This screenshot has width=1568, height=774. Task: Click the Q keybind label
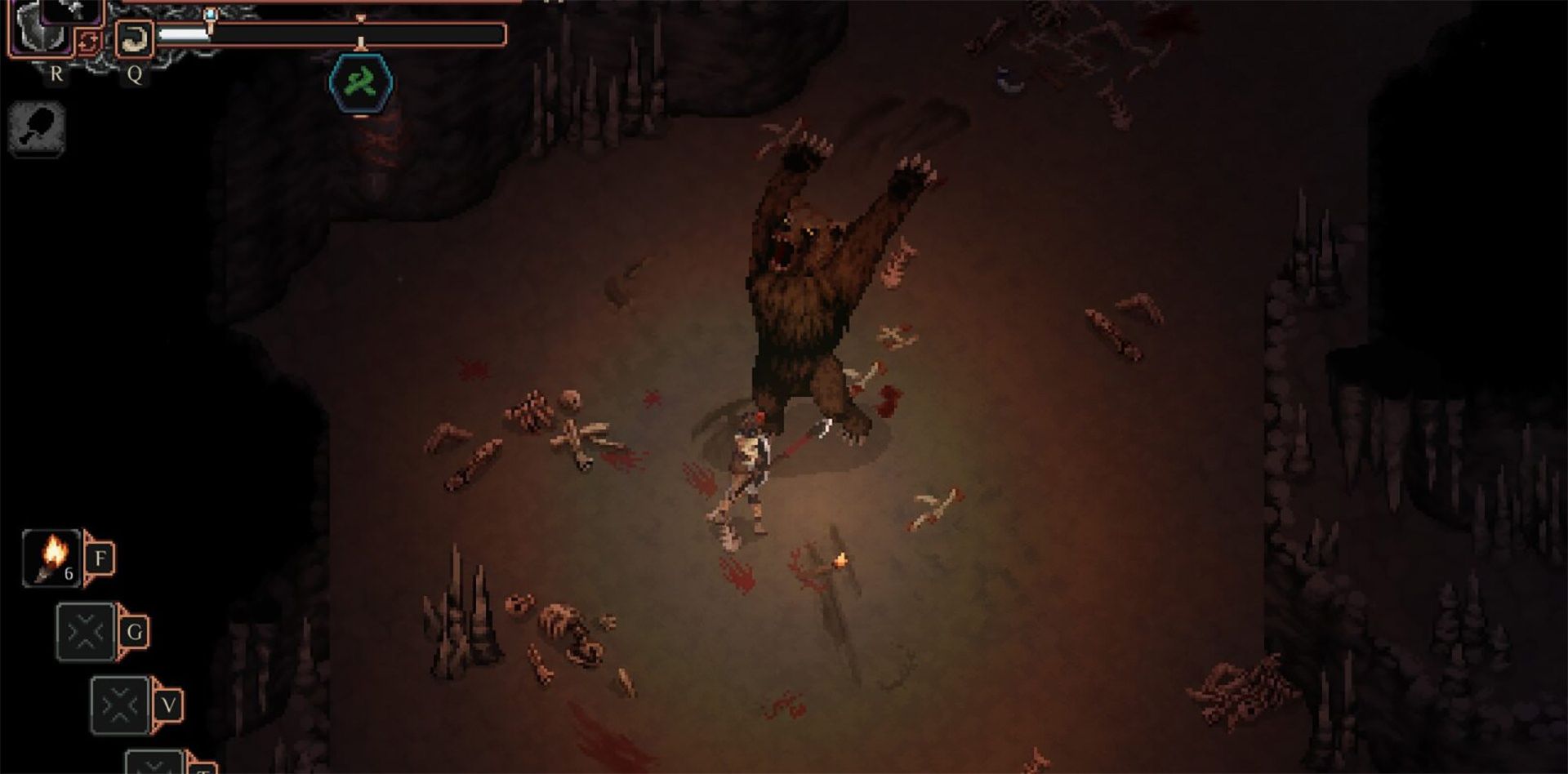point(136,75)
